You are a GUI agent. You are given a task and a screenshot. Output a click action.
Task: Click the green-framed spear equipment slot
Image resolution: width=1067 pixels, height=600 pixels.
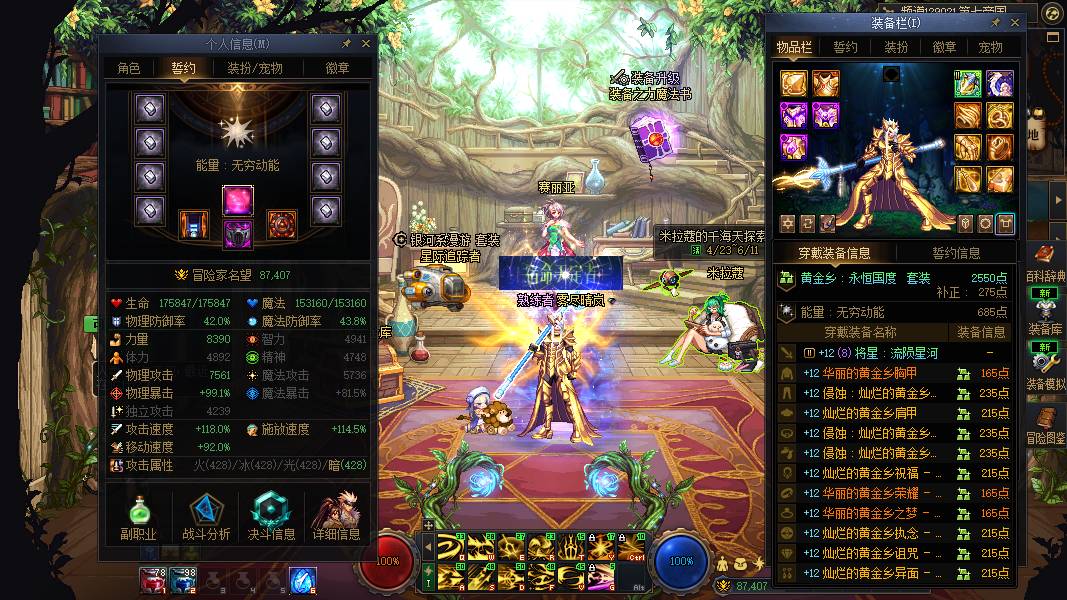tap(967, 83)
